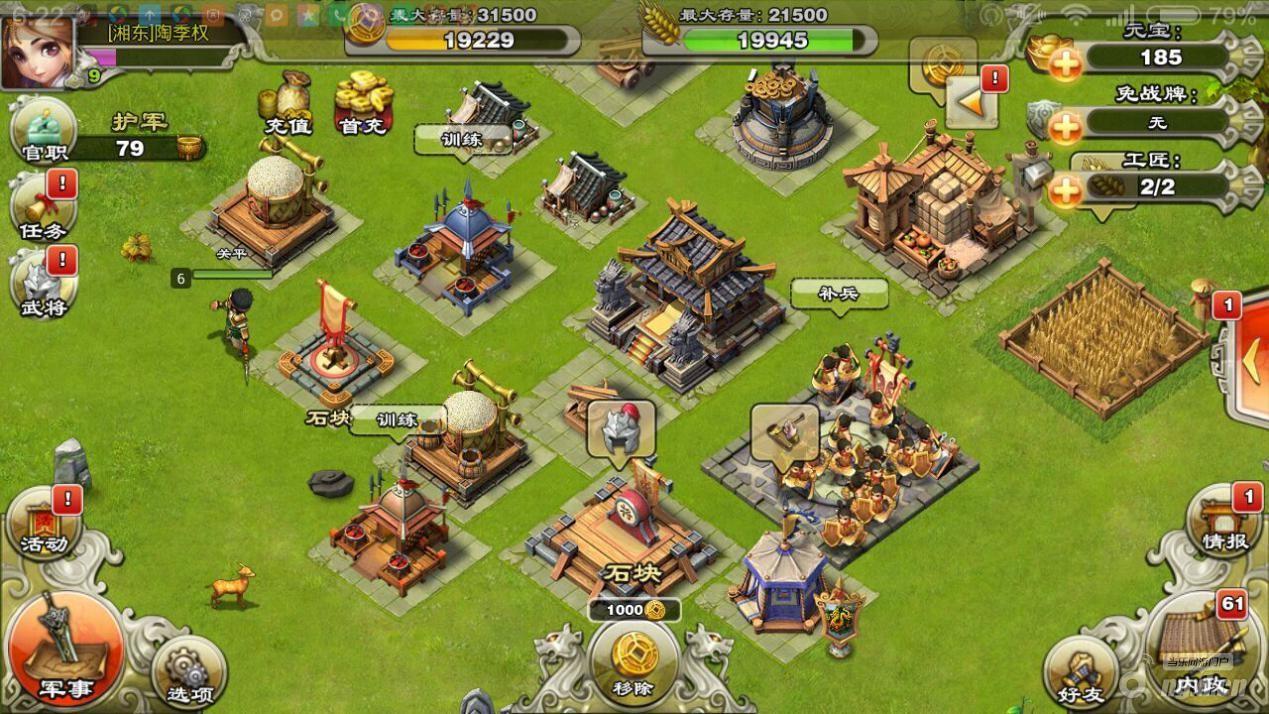The image size is (1269, 714).
Task: Add a 免战牌 with plus button
Action: click(1066, 126)
